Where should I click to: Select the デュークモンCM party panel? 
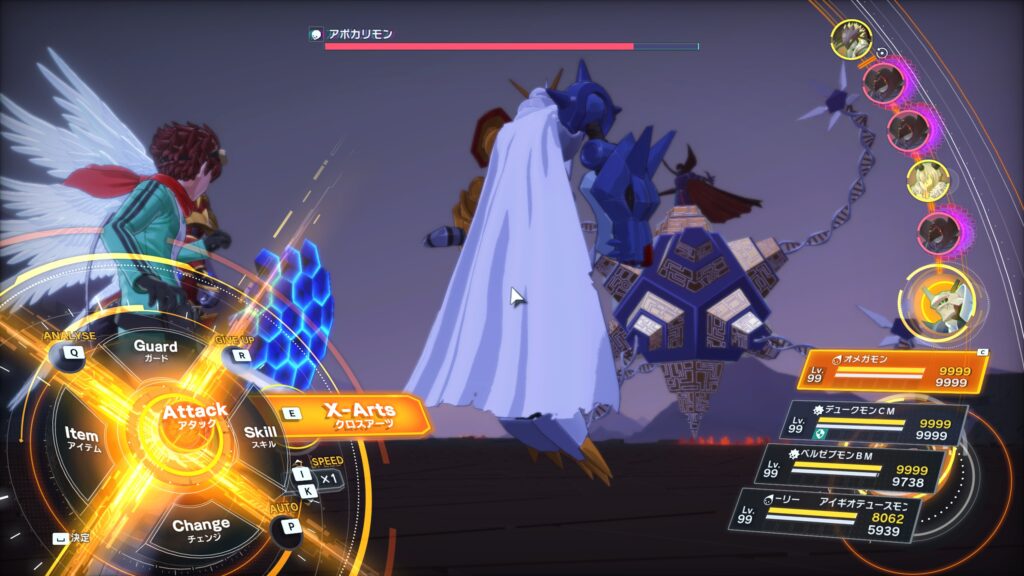coord(875,421)
